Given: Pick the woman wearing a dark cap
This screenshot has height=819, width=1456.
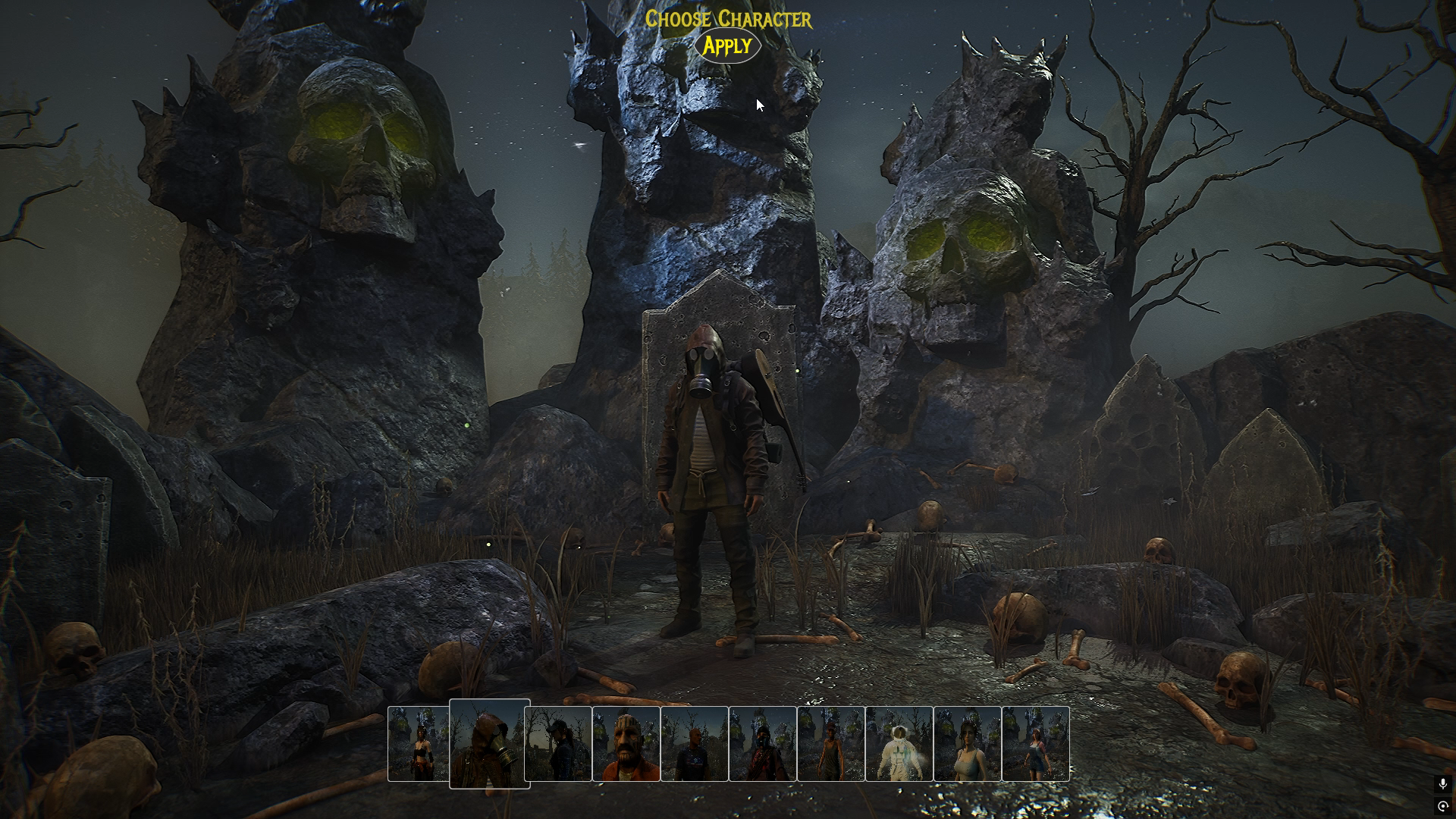Looking at the screenshot, I should pos(557,744).
